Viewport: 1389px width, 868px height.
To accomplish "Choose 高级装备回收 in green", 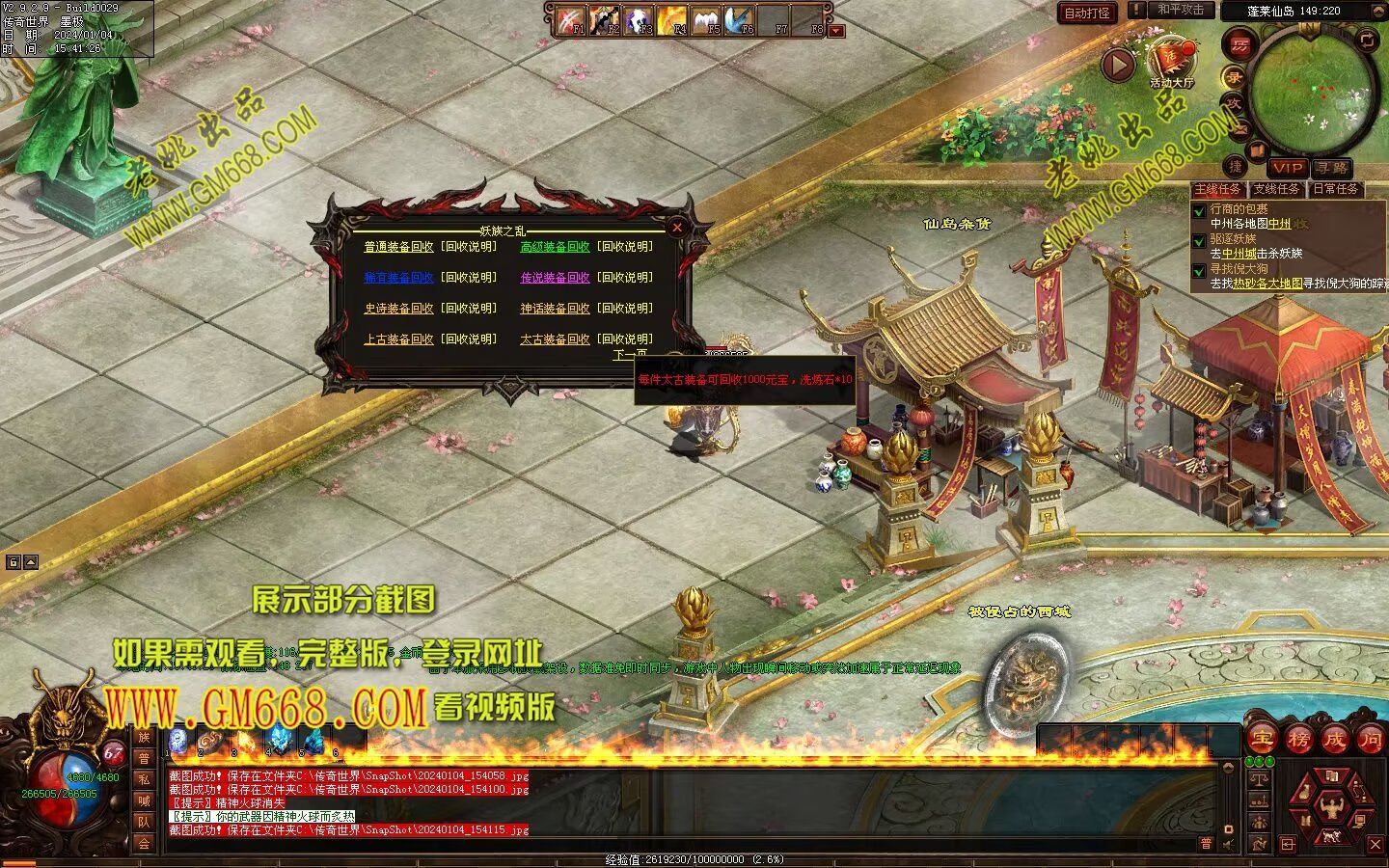I will (555, 247).
